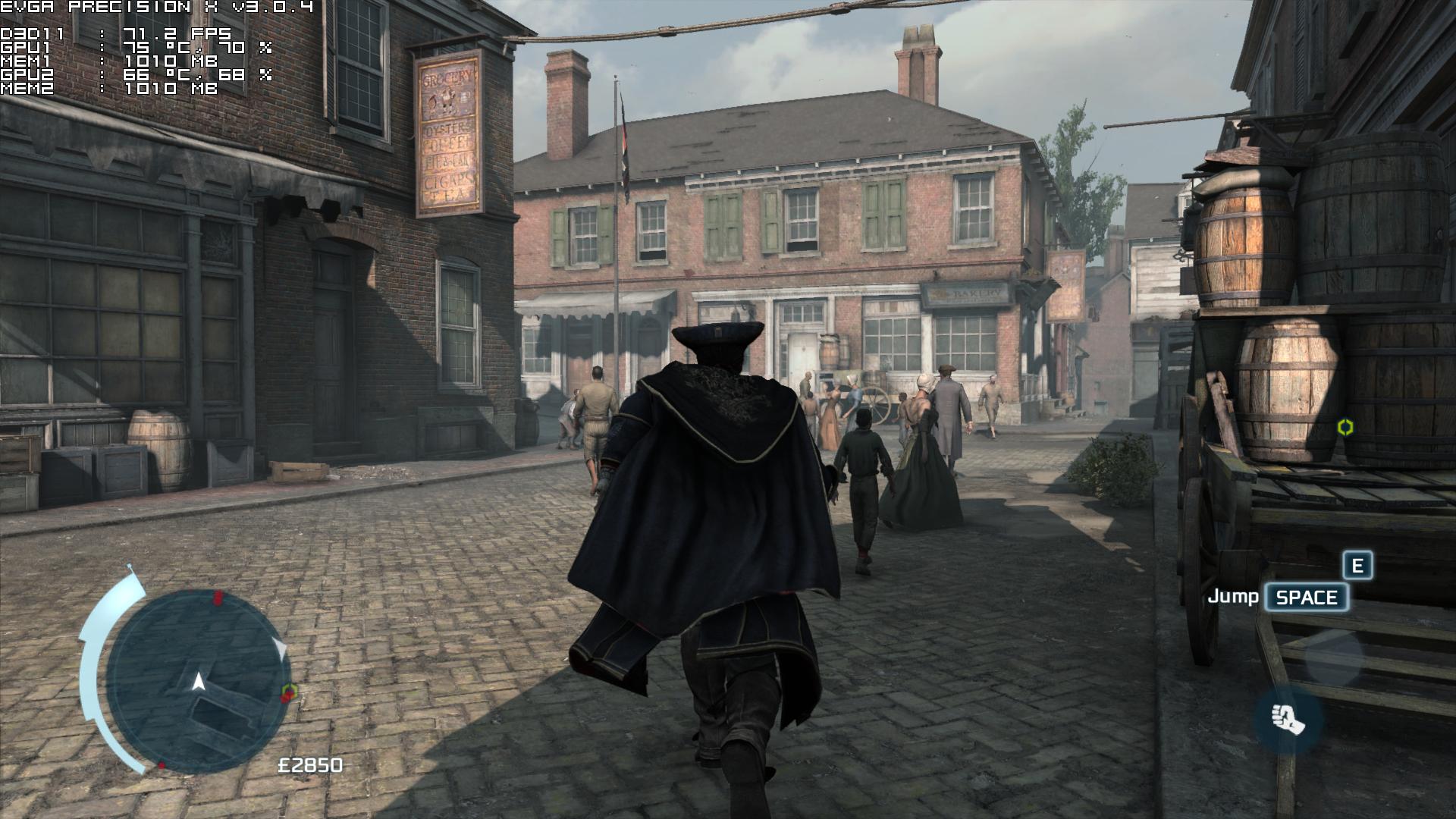Click the green objective marker on minimap edge
1456x819 pixels.
[290, 691]
